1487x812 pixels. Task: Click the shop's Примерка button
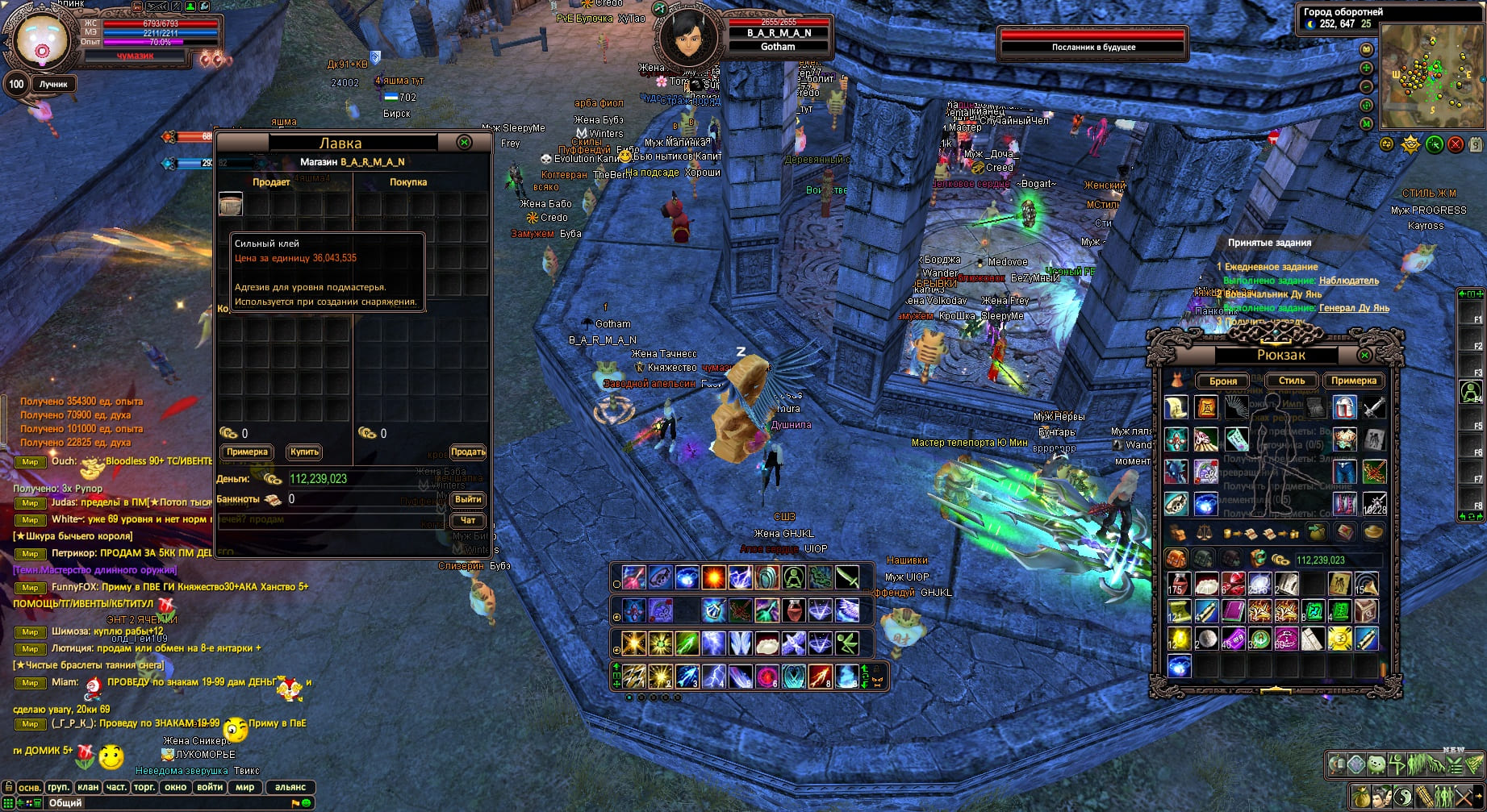[247, 452]
